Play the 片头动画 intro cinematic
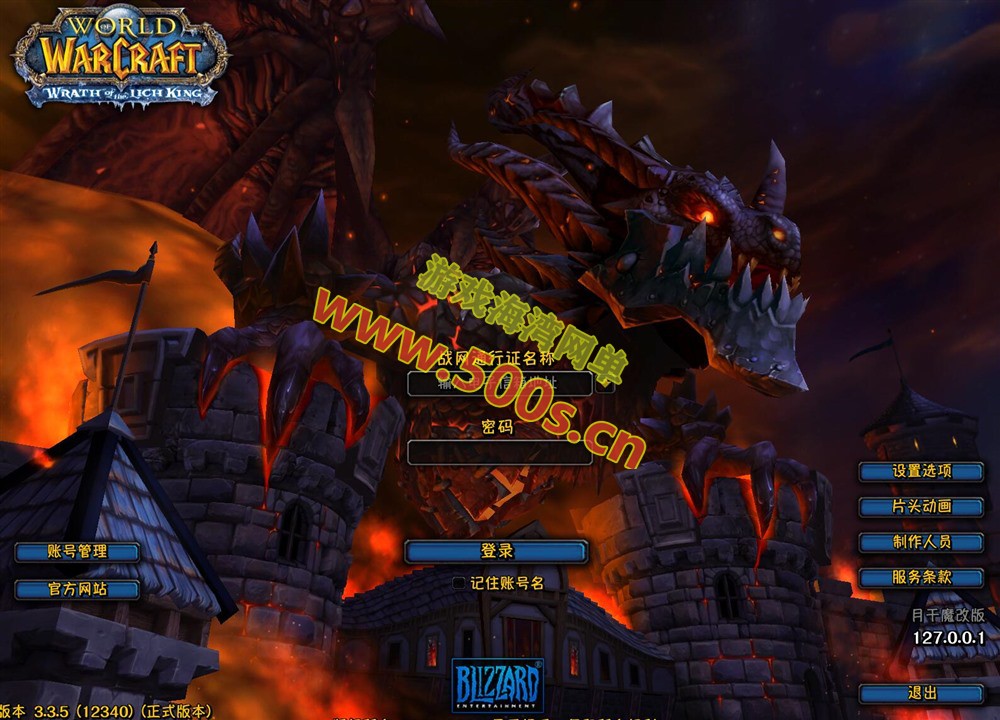 tap(921, 507)
